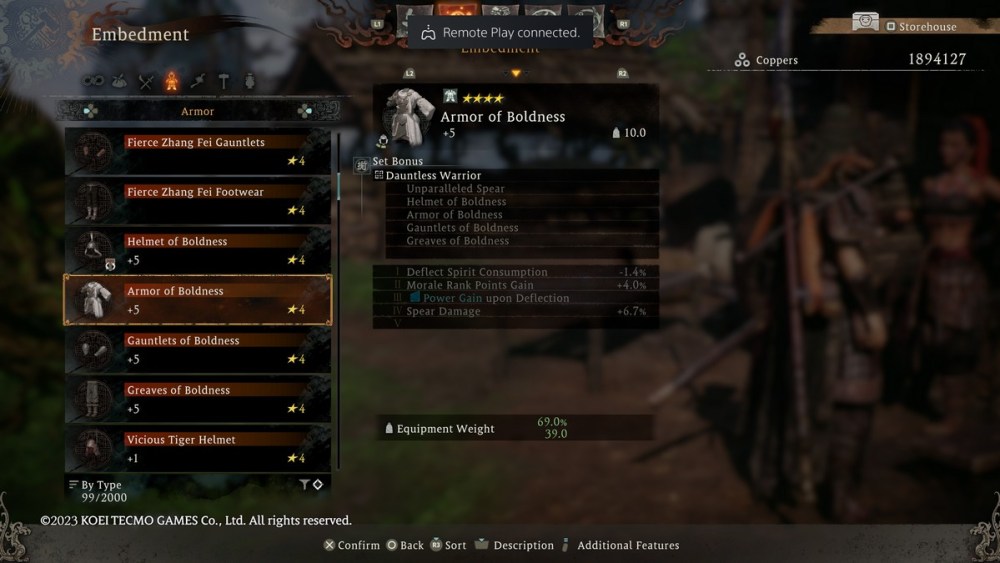Choose the Greaves of Boldness row
Screen dimensions: 1000x563
click(197, 399)
